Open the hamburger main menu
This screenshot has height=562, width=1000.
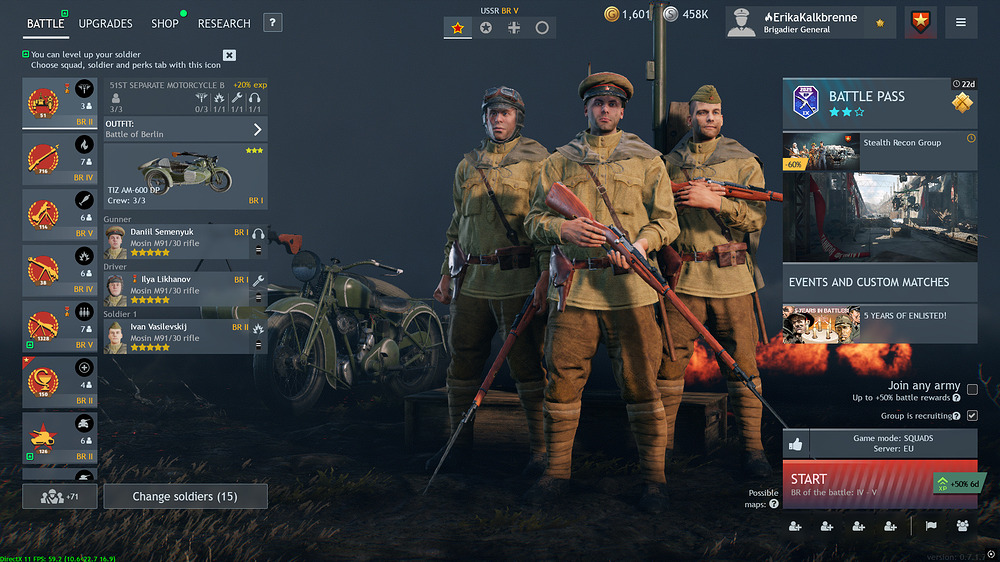point(961,22)
